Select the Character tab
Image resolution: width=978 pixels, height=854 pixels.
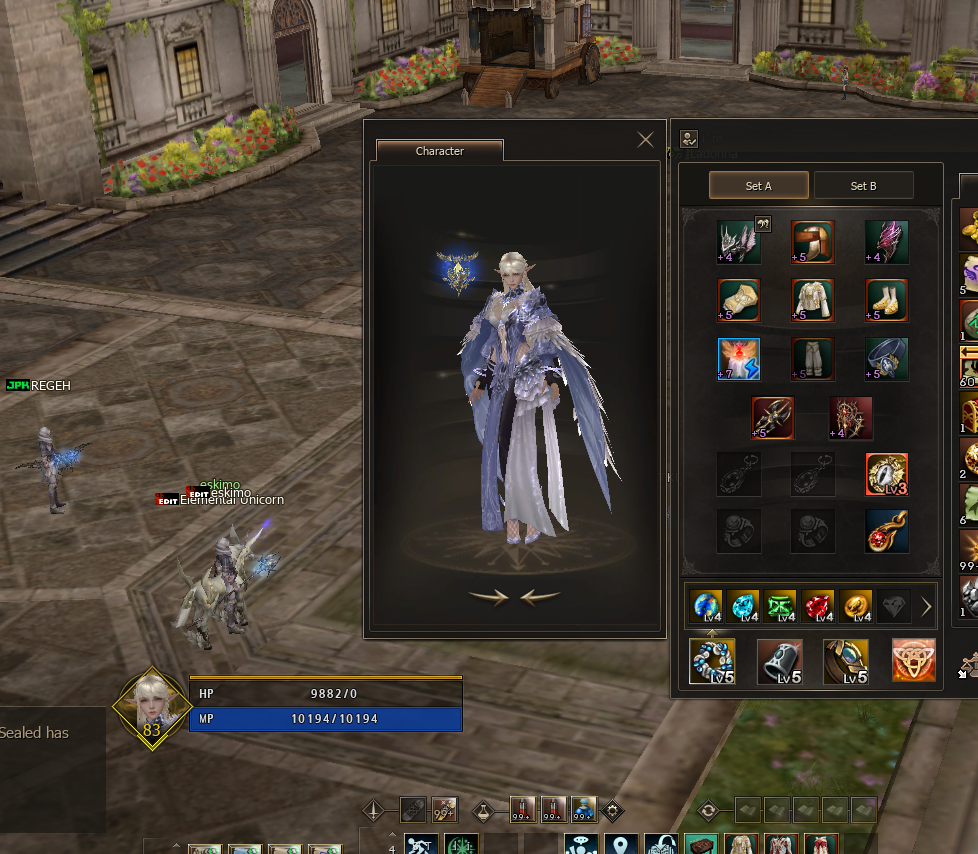[x=440, y=151]
